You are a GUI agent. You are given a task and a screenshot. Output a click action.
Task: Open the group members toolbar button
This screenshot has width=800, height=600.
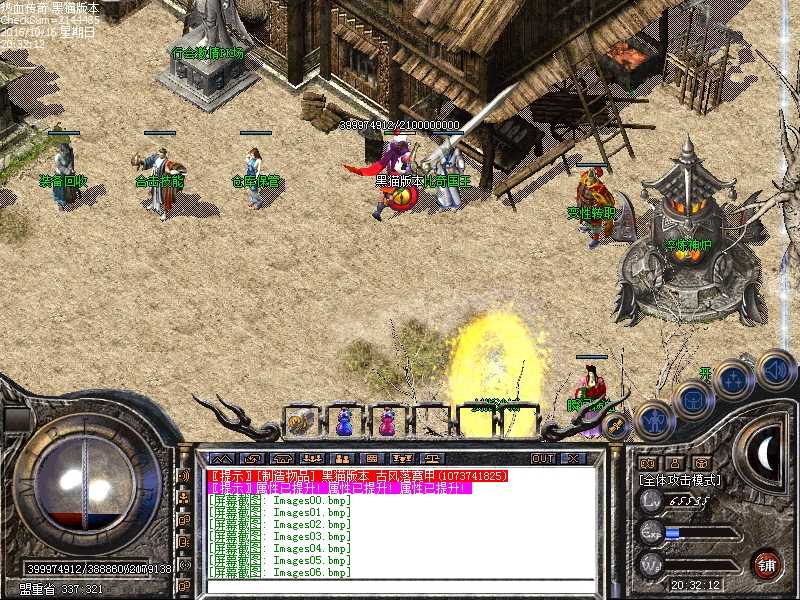[x=312, y=458]
